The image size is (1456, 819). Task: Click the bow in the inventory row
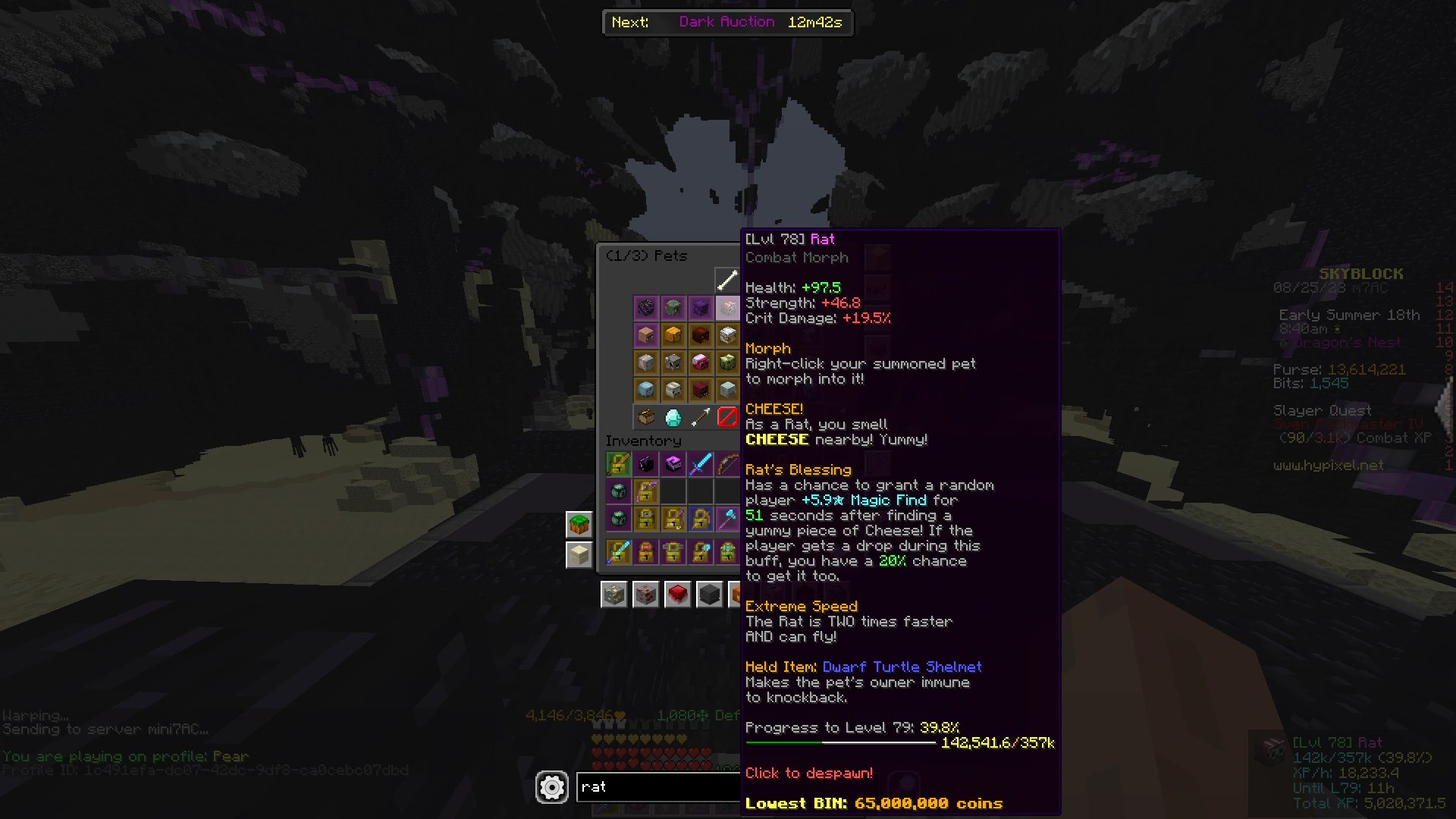(728, 463)
